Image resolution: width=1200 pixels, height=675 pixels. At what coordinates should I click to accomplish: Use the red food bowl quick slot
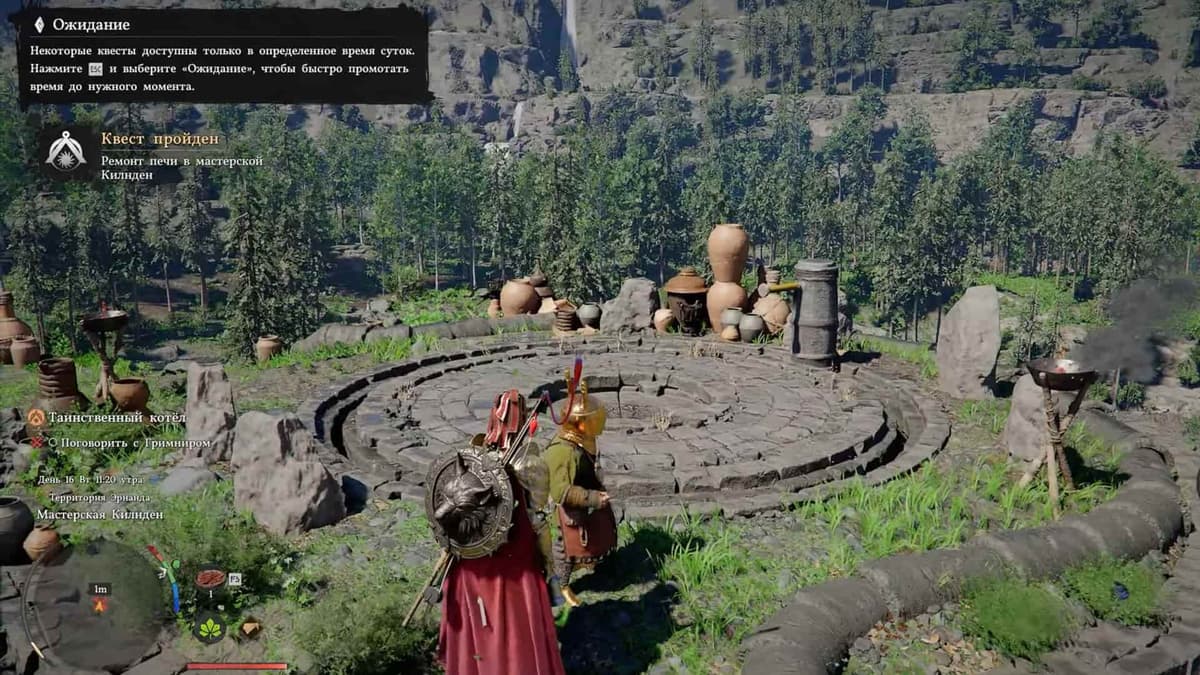[x=210, y=579]
